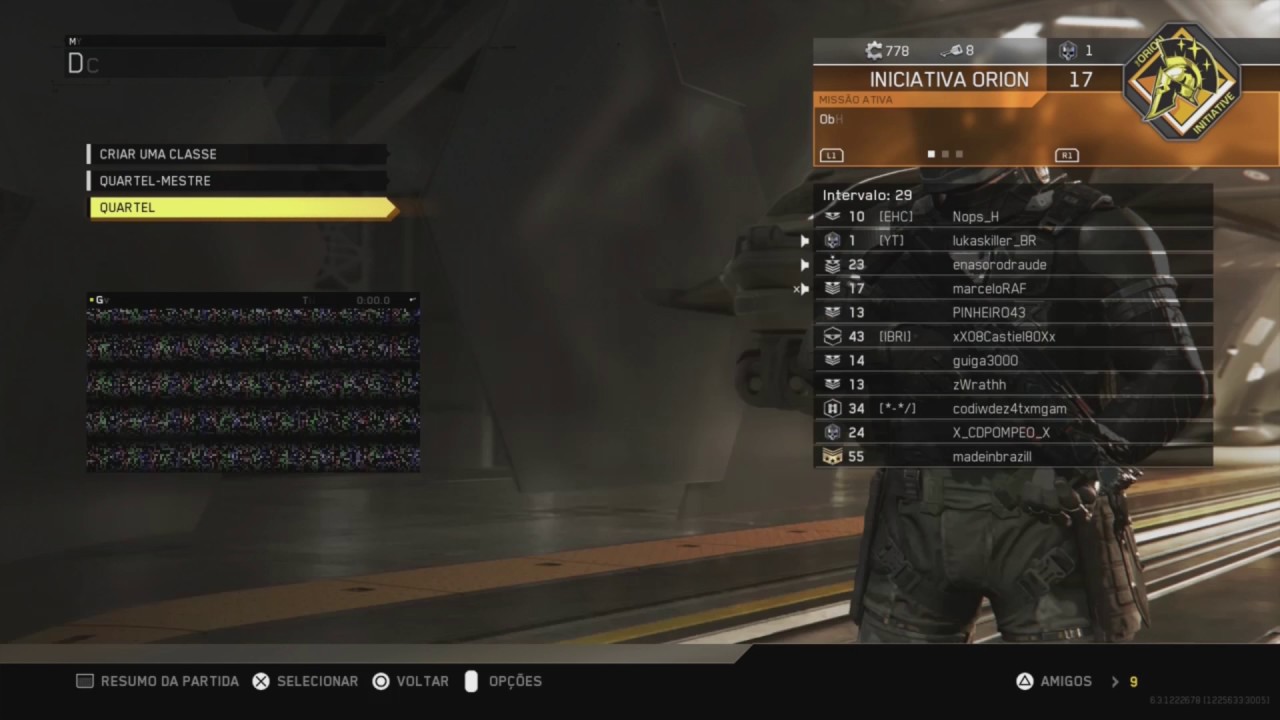Select player Nops_H in the lobby list

pos(1012,216)
